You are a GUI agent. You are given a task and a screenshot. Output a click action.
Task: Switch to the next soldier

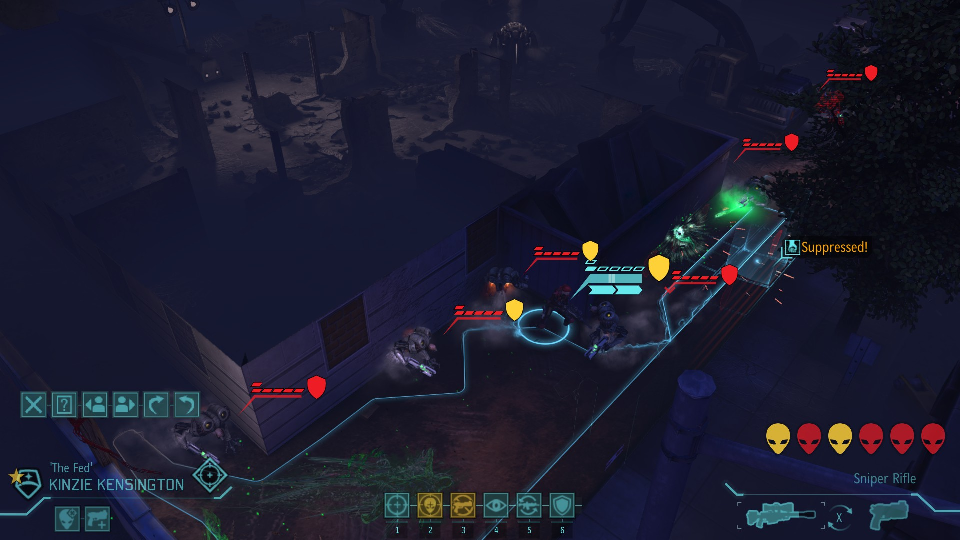pyautogui.click(x=125, y=404)
